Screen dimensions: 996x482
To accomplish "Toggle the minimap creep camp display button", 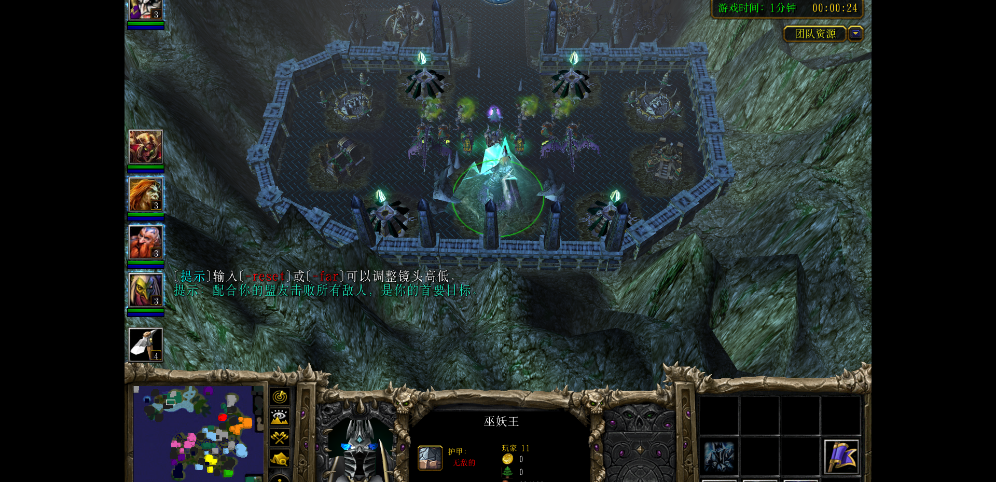I will tap(280, 459).
